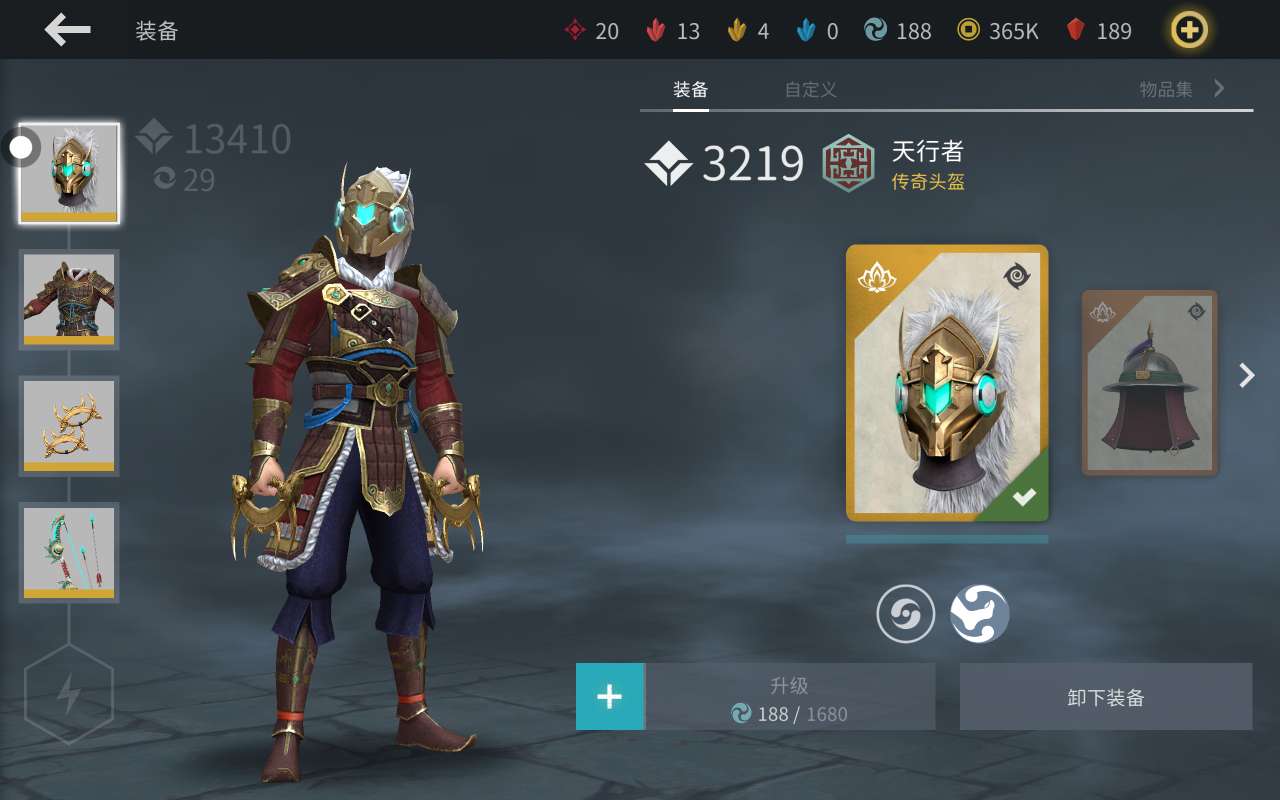
Task: Select the bow ranged weapon slot
Action: 69,552
